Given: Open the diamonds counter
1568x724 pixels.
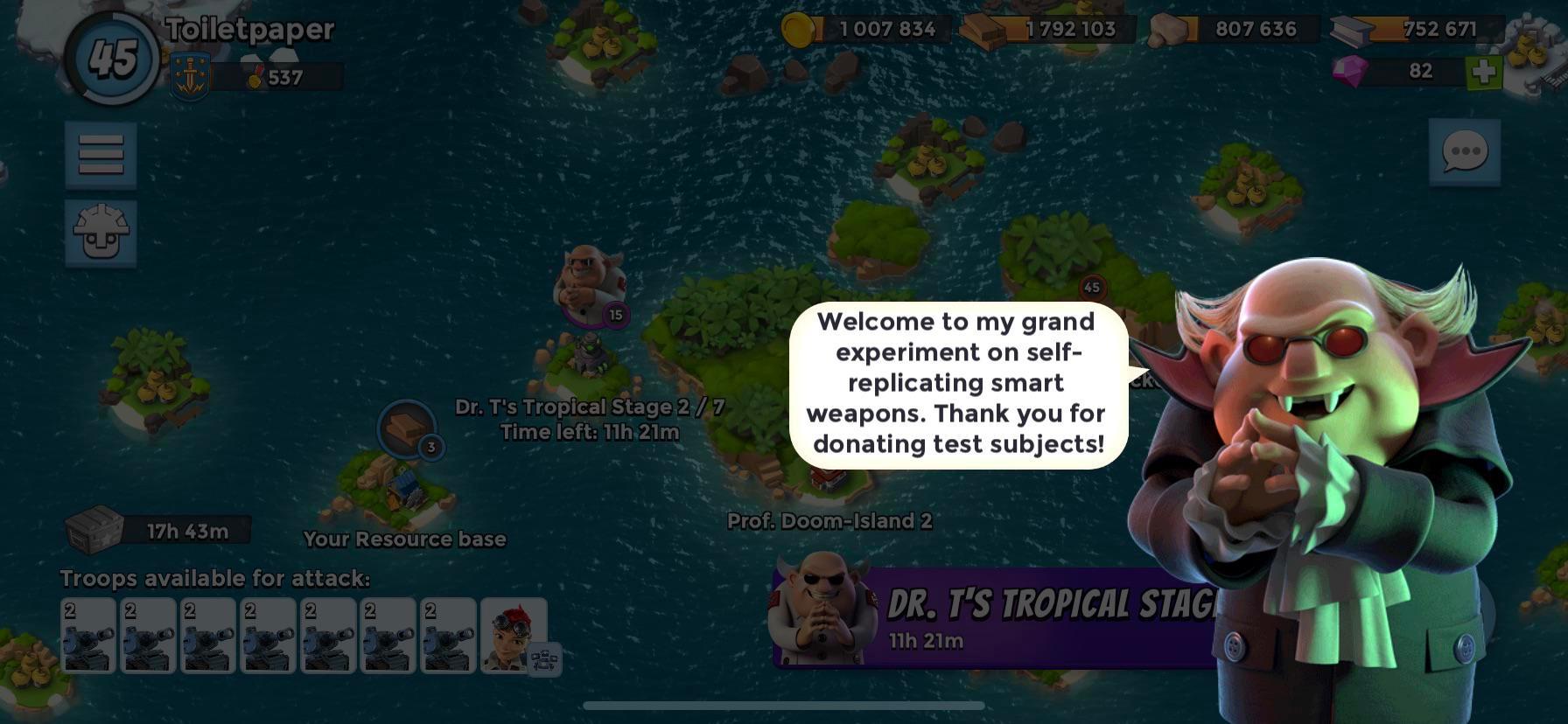Looking at the screenshot, I should pyautogui.click(x=1400, y=70).
